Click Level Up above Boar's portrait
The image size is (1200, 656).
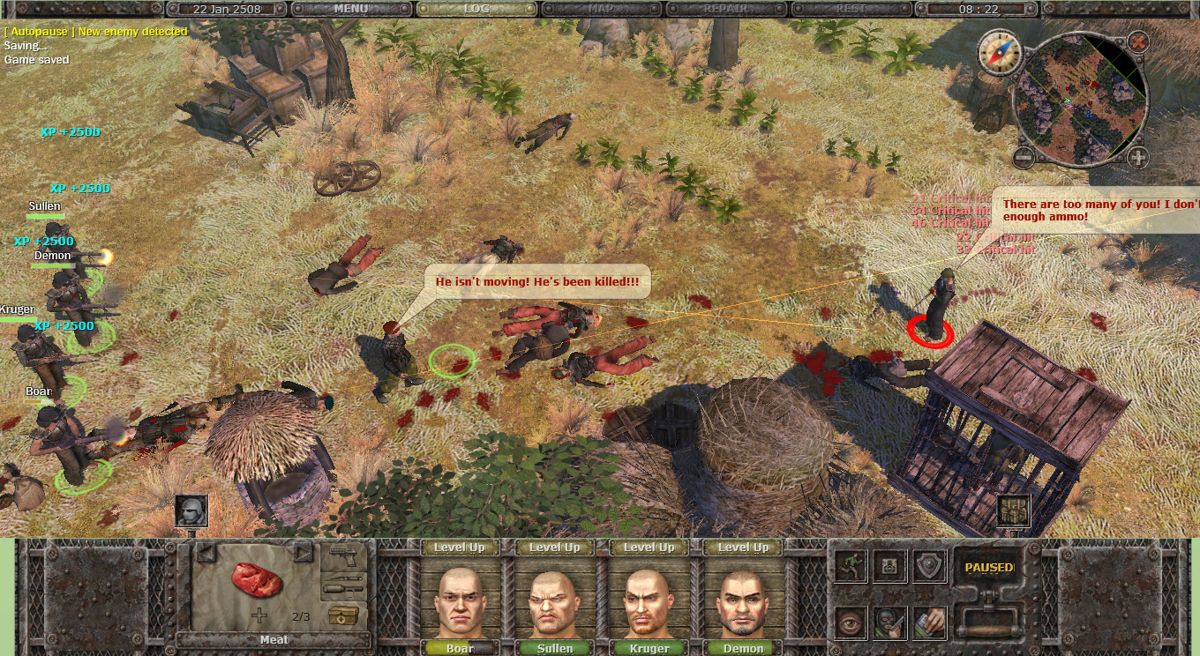click(459, 548)
